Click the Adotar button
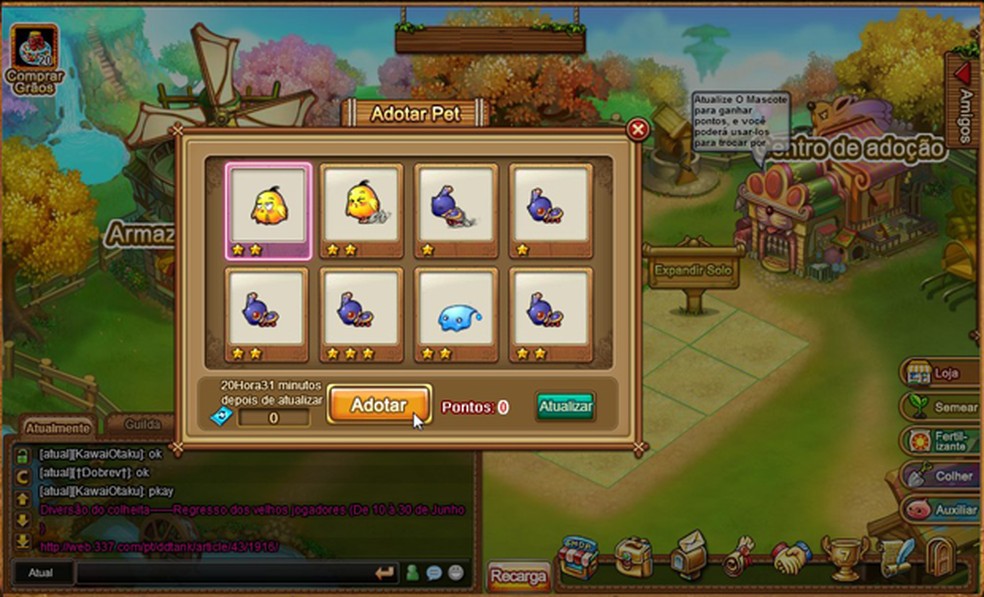The height and width of the screenshot is (597, 984). [379, 405]
